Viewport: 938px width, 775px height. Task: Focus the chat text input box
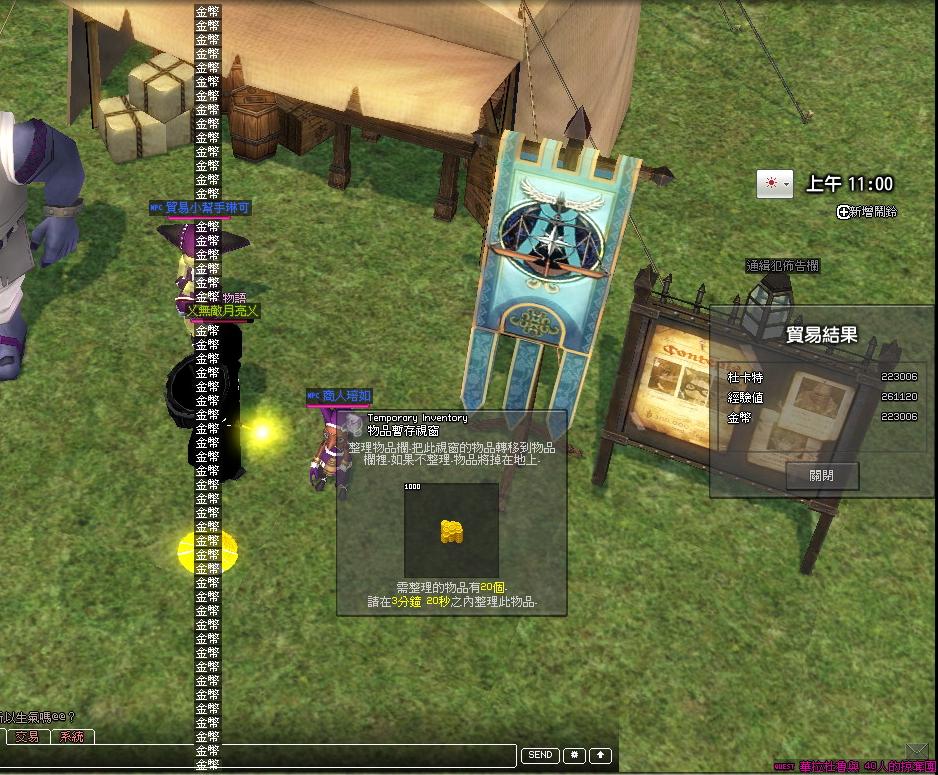[x=258, y=756]
